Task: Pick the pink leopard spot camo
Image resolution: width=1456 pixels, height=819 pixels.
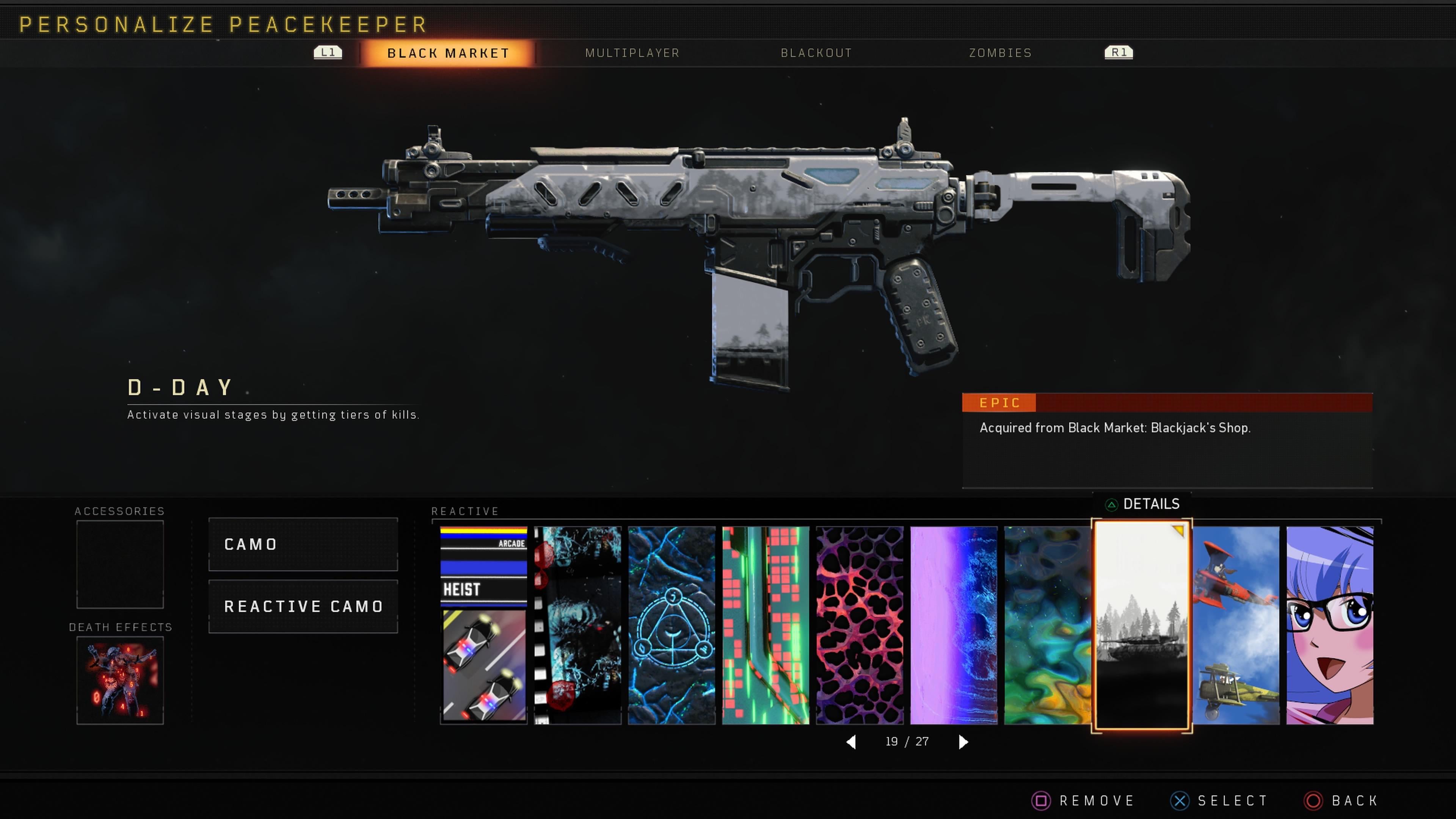Action: (x=859, y=625)
